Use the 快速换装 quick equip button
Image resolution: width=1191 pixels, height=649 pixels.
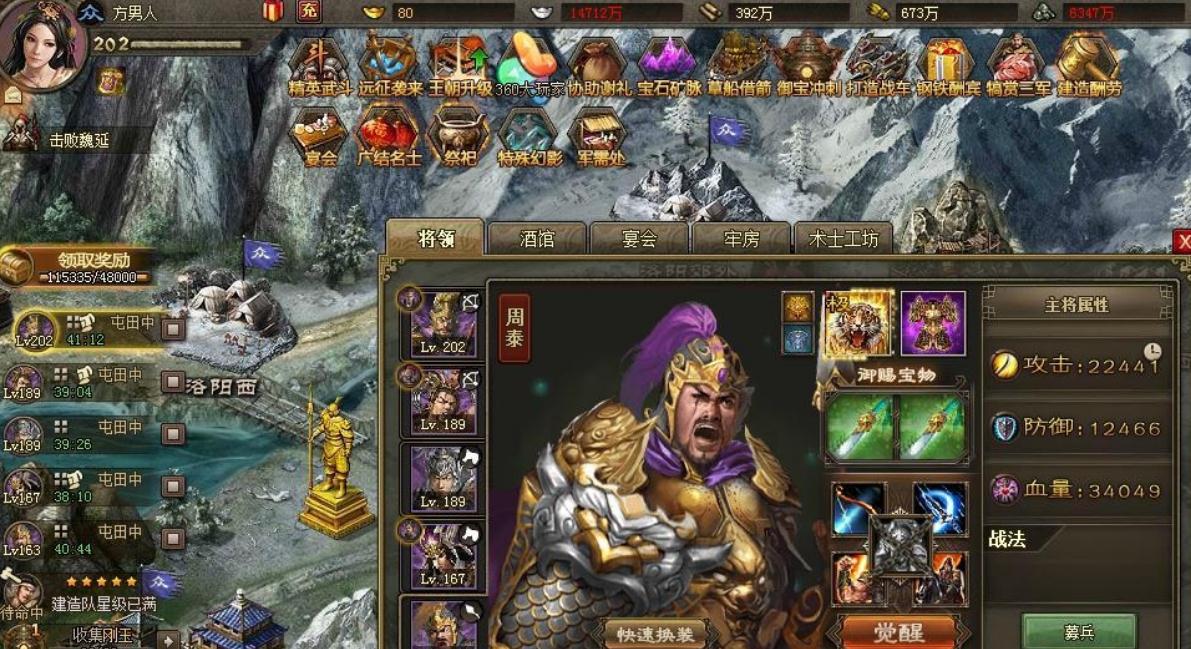click(x=653, y=633)
